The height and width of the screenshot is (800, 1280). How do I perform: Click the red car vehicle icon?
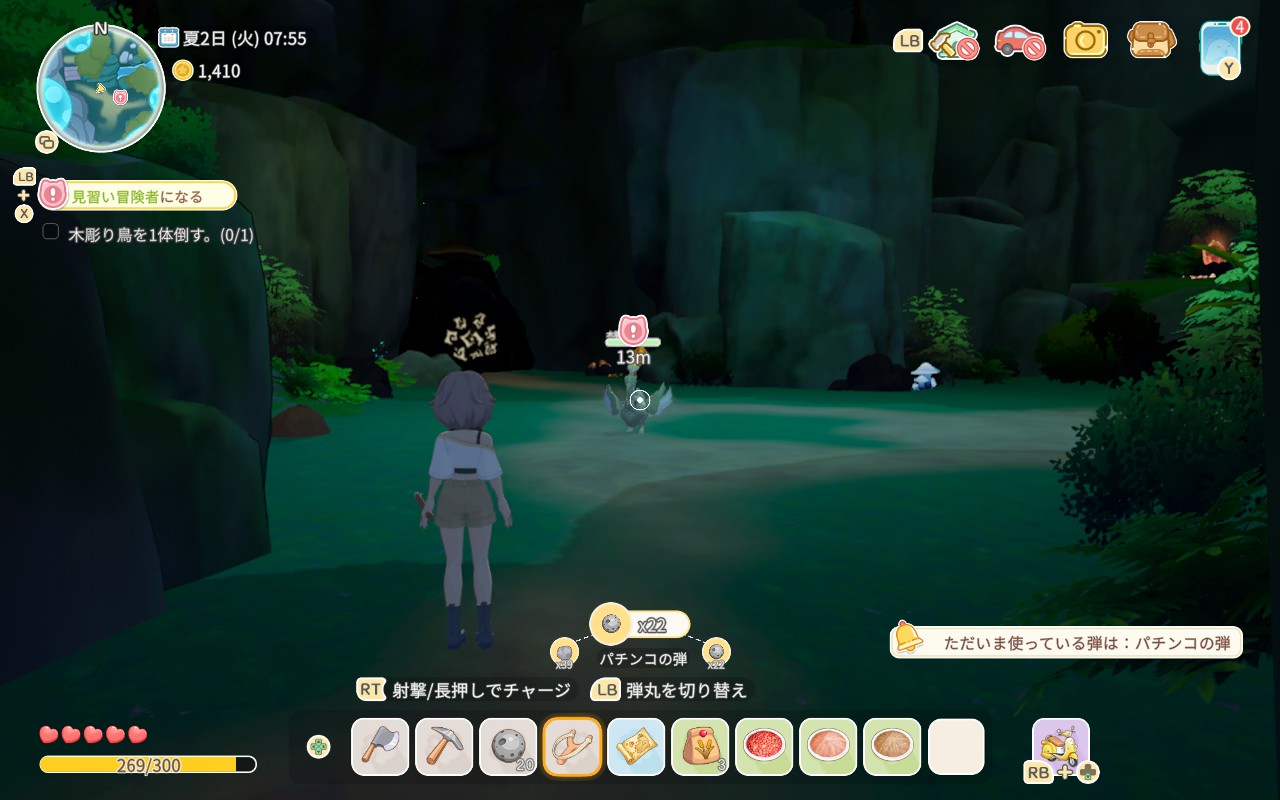pyautogui.click(x=1019, y=41)
